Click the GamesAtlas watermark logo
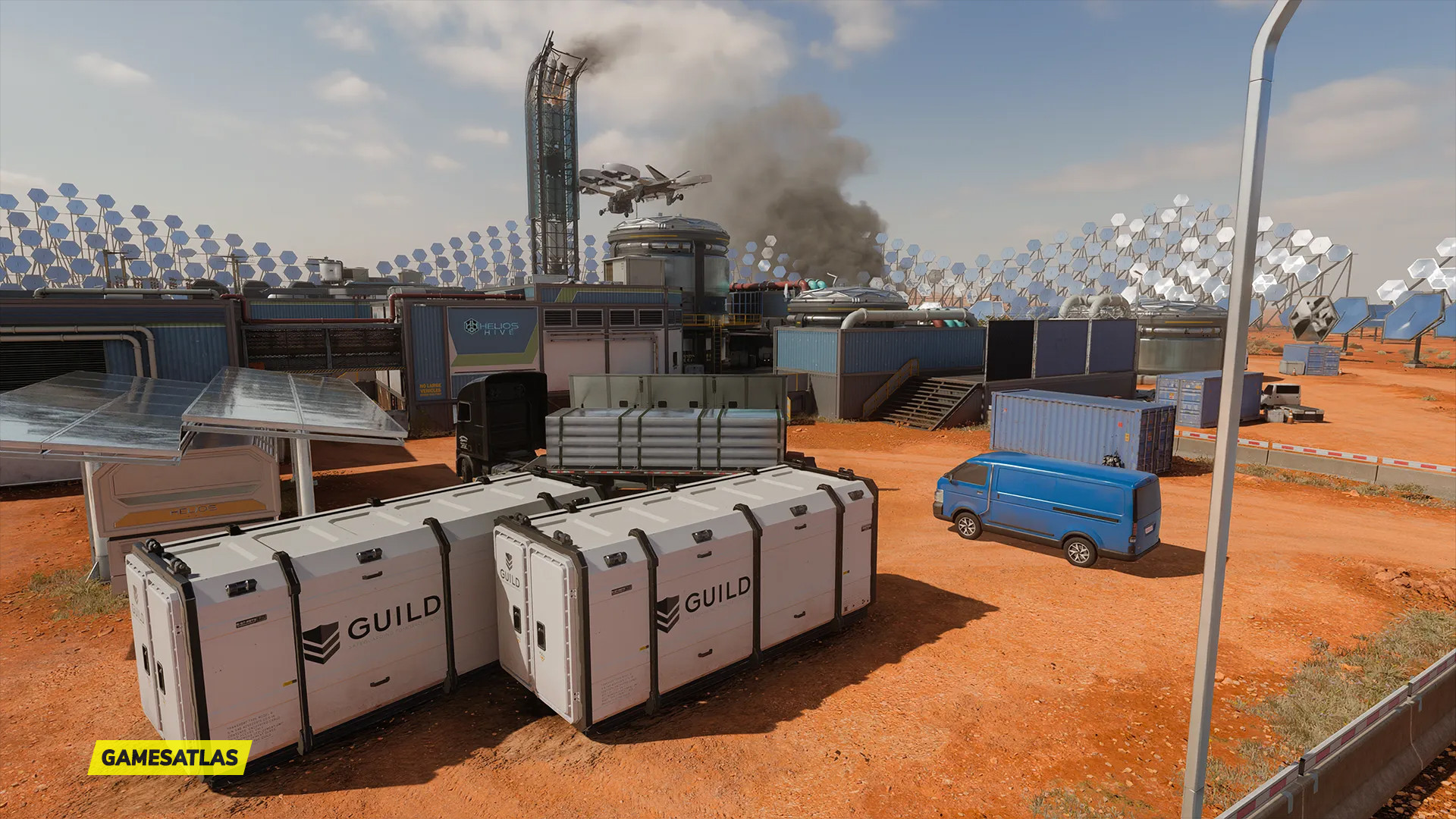This screenshot has width=1456, height=819. tap(170, 757)
